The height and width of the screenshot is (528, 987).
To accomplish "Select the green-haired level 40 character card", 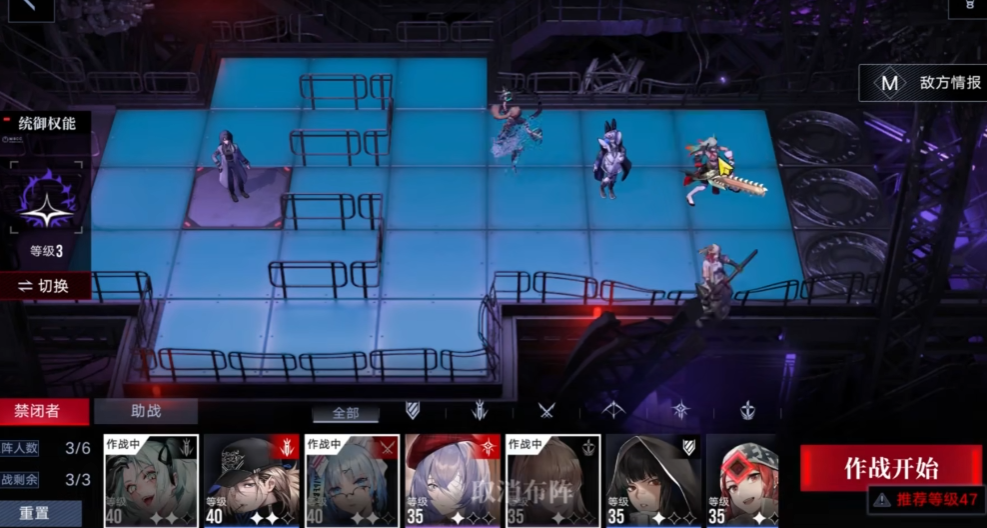I will [151, 481].
